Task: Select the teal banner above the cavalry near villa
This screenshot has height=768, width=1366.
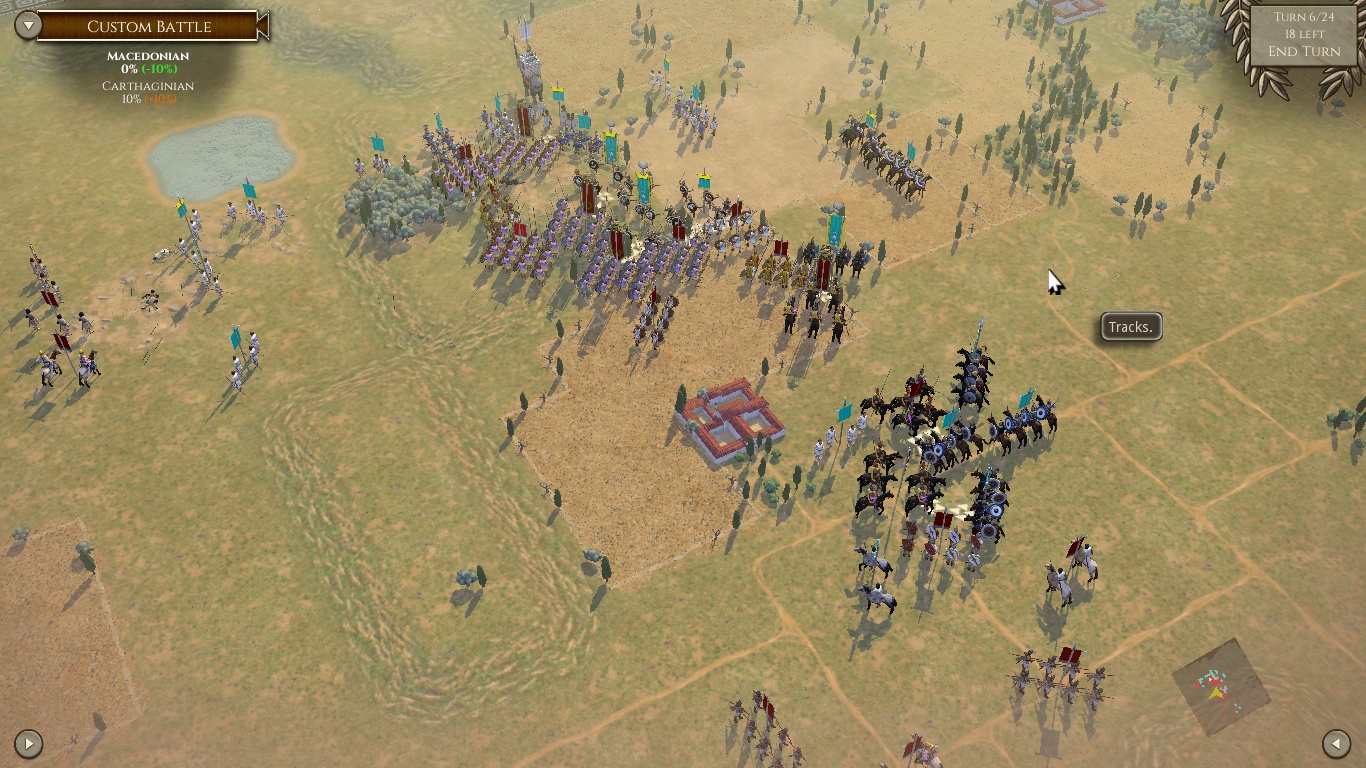Action: [x=843, y=411]
